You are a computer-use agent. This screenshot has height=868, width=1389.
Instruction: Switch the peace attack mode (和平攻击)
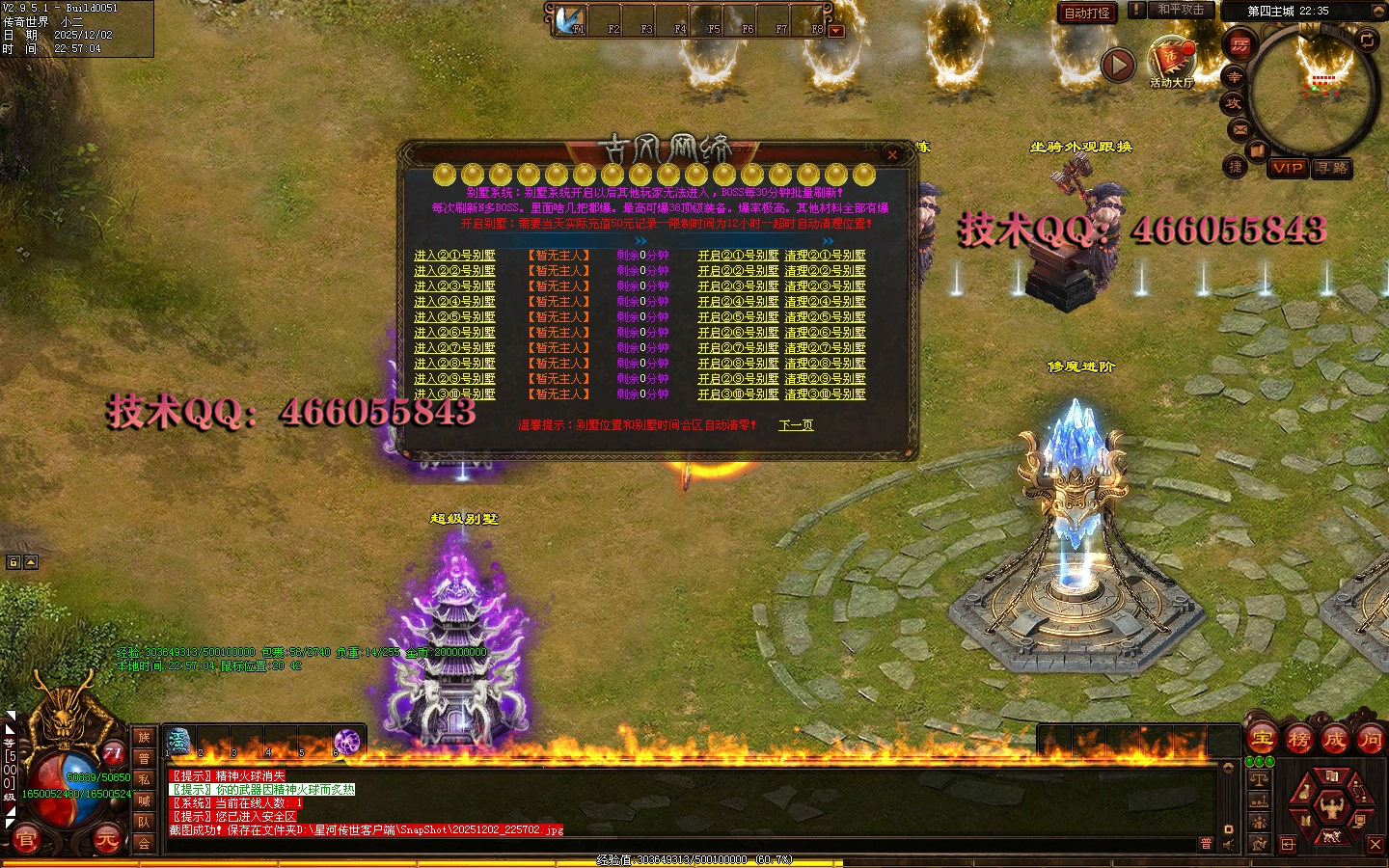[x=1181, y=10]
